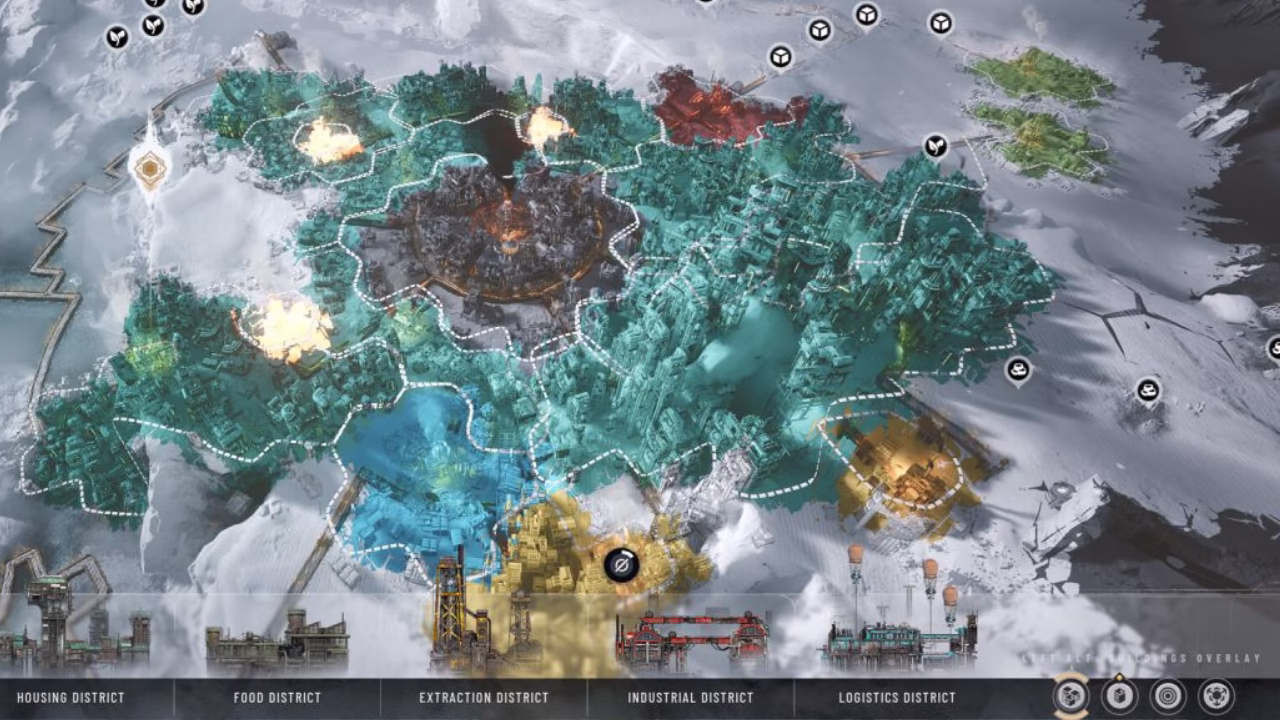Select Industrial District from build bar
This screenshot has height=720, width=1280.
690,697
